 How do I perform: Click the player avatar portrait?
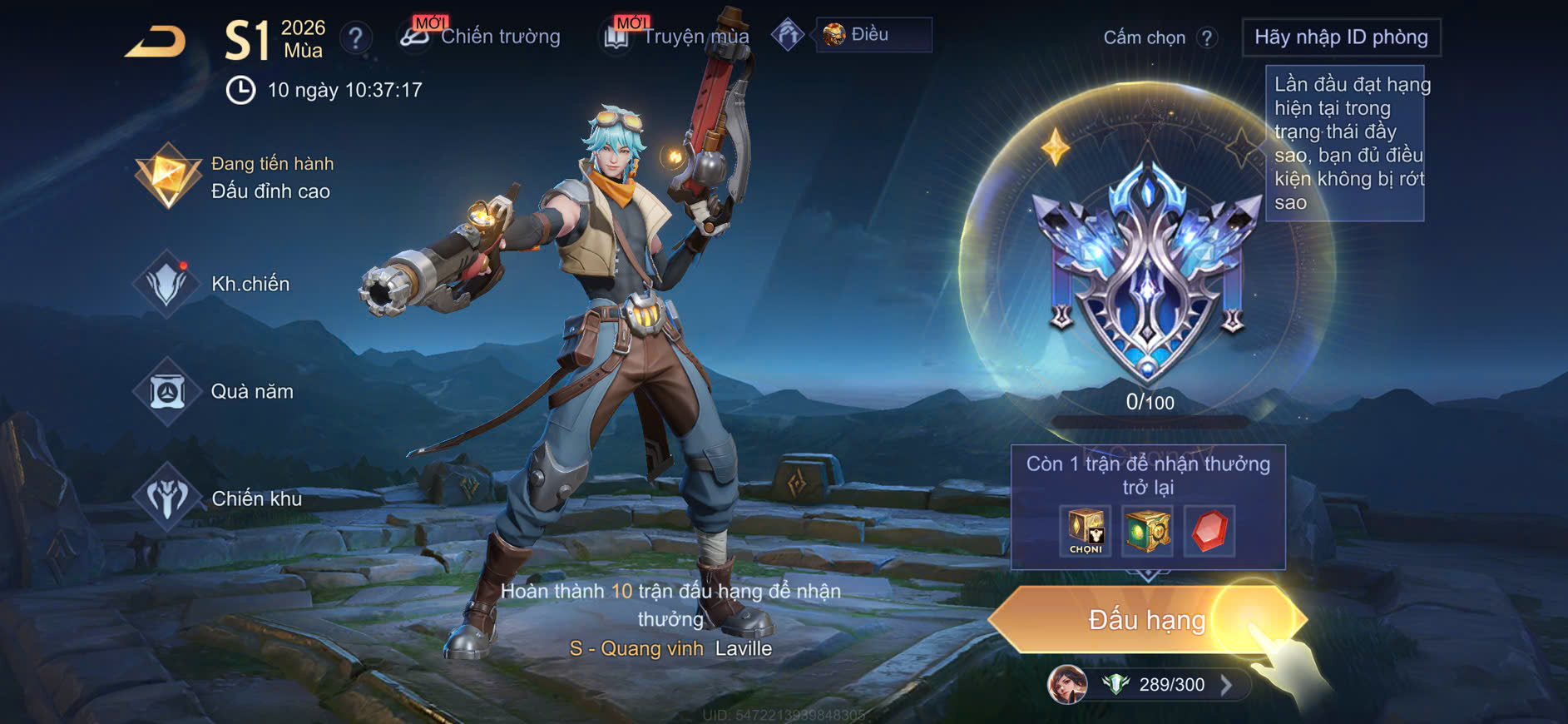pyautogui.click(x=1067, y=685)
